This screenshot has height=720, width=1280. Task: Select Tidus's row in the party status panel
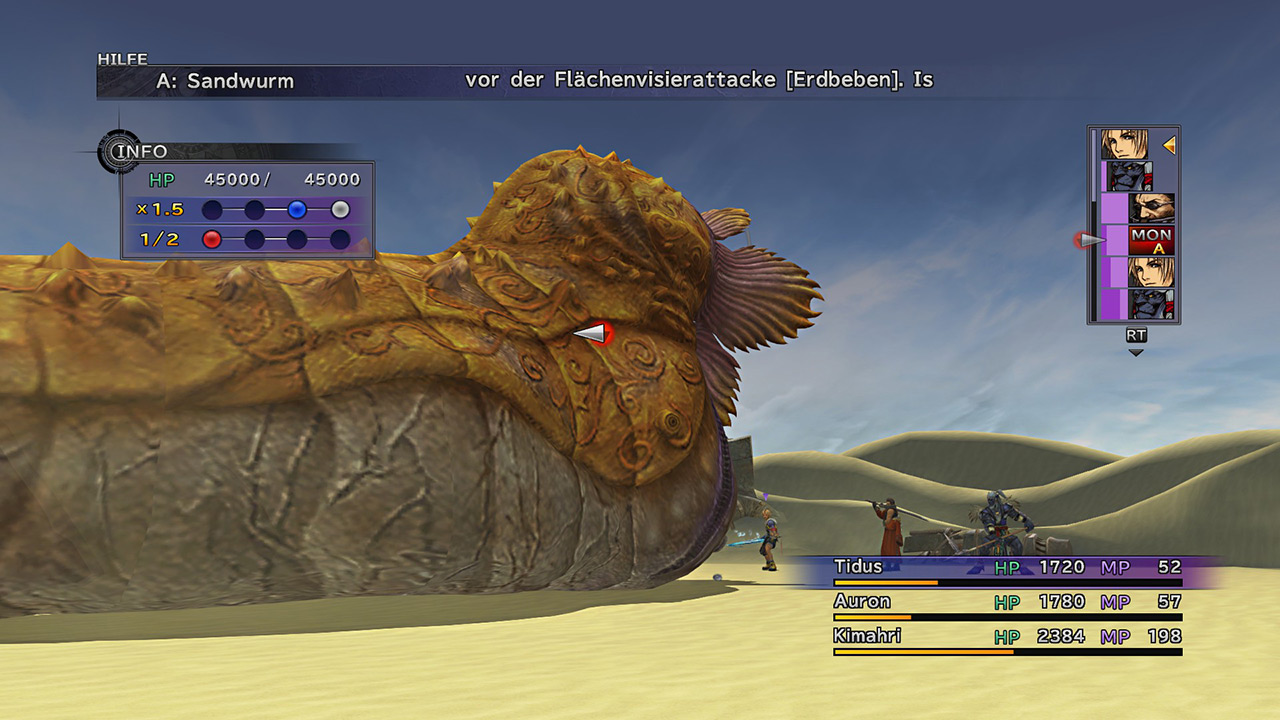point(1007,568)
